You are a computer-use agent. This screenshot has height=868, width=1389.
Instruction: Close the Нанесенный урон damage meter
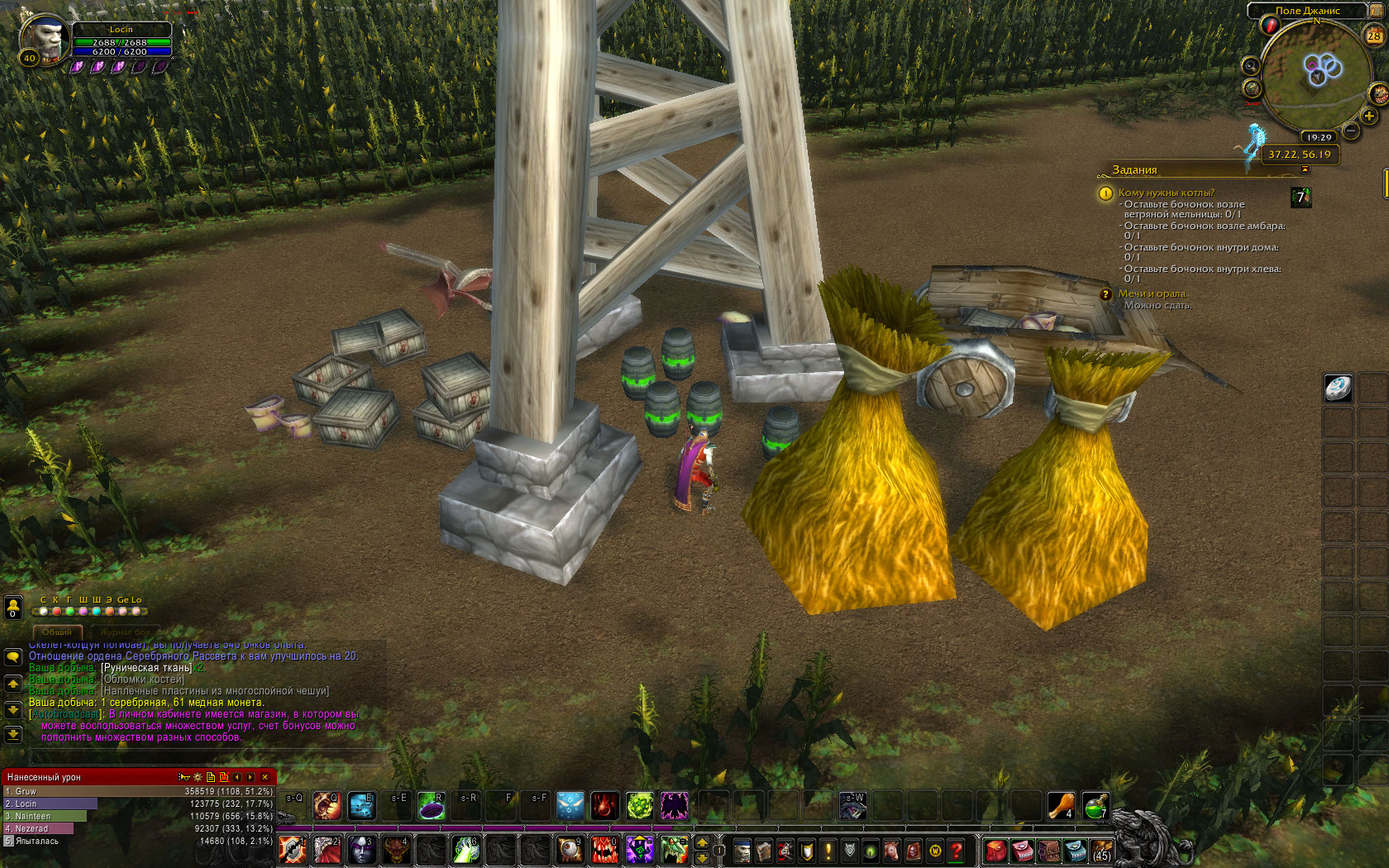tap(265, 777)
